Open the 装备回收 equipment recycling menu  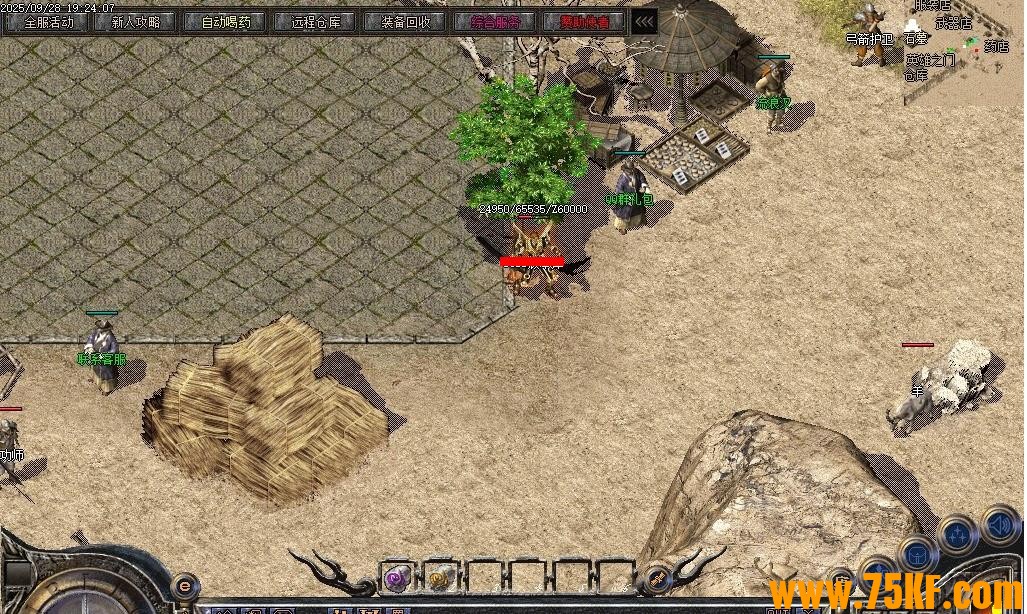click(x=406, y=22)
